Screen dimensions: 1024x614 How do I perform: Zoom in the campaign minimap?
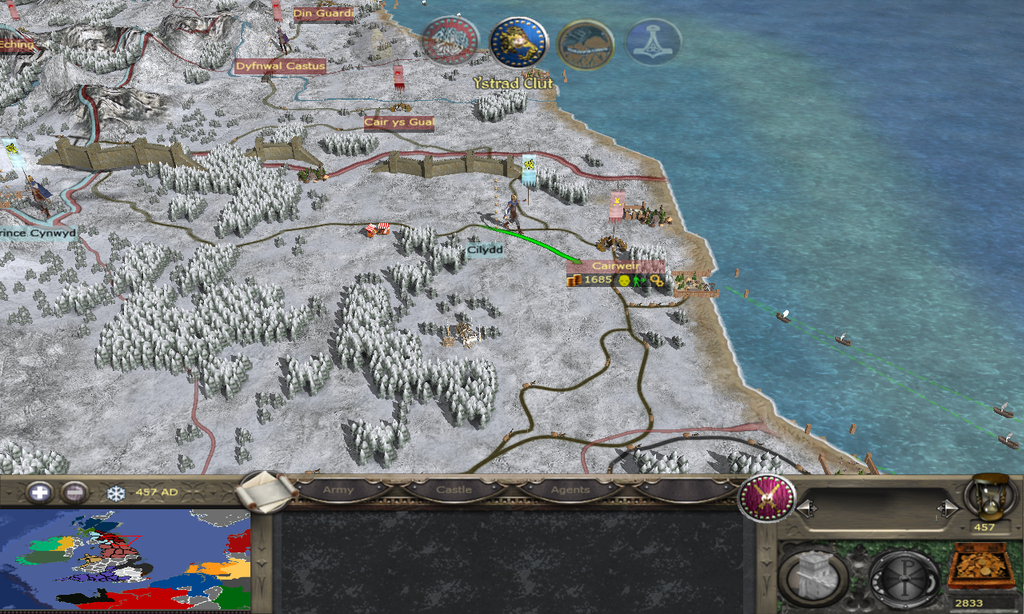pyautogui.click(x=39, y=492)
